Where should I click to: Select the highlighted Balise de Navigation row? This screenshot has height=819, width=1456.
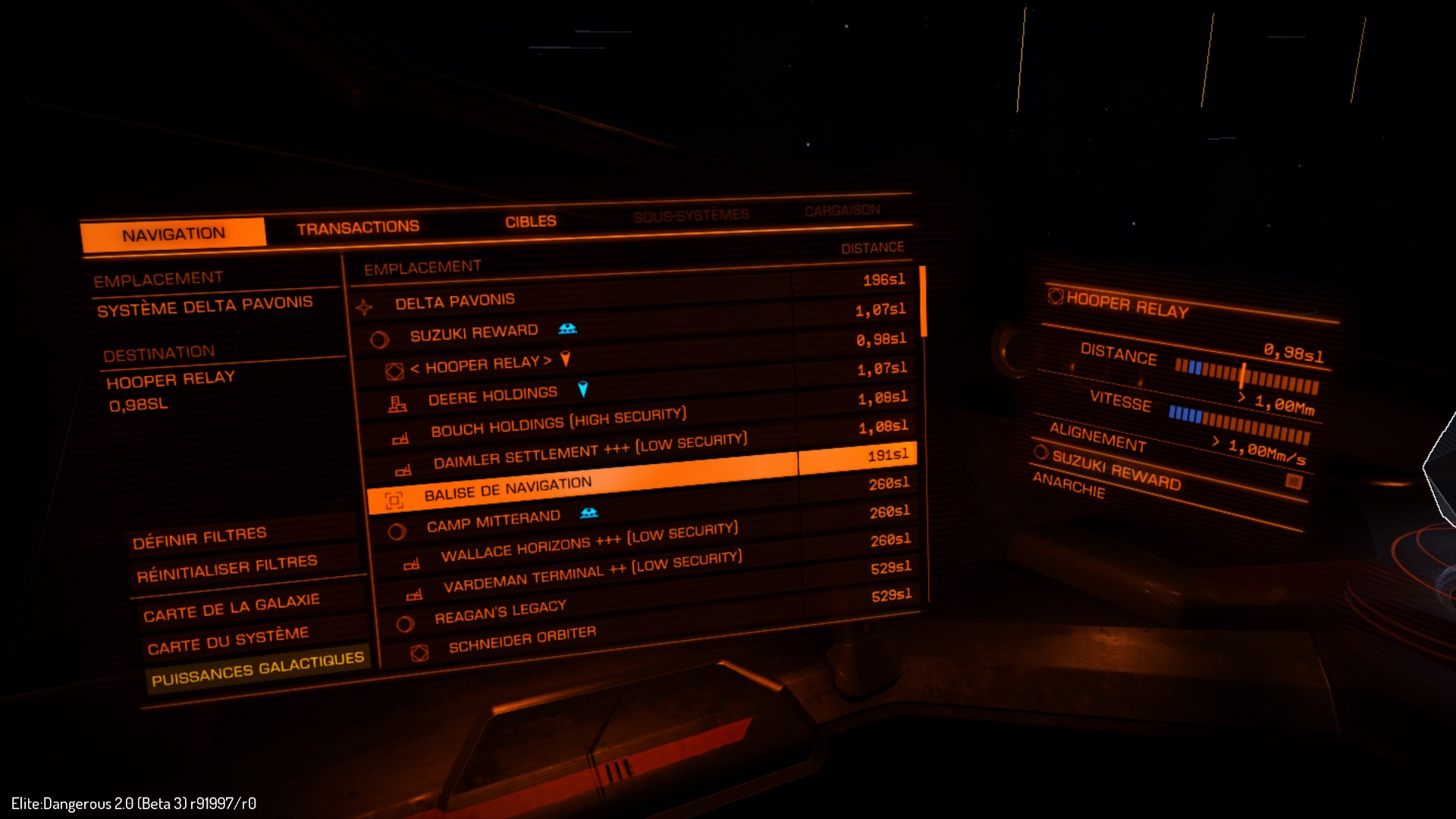click(x=507, y=489)
